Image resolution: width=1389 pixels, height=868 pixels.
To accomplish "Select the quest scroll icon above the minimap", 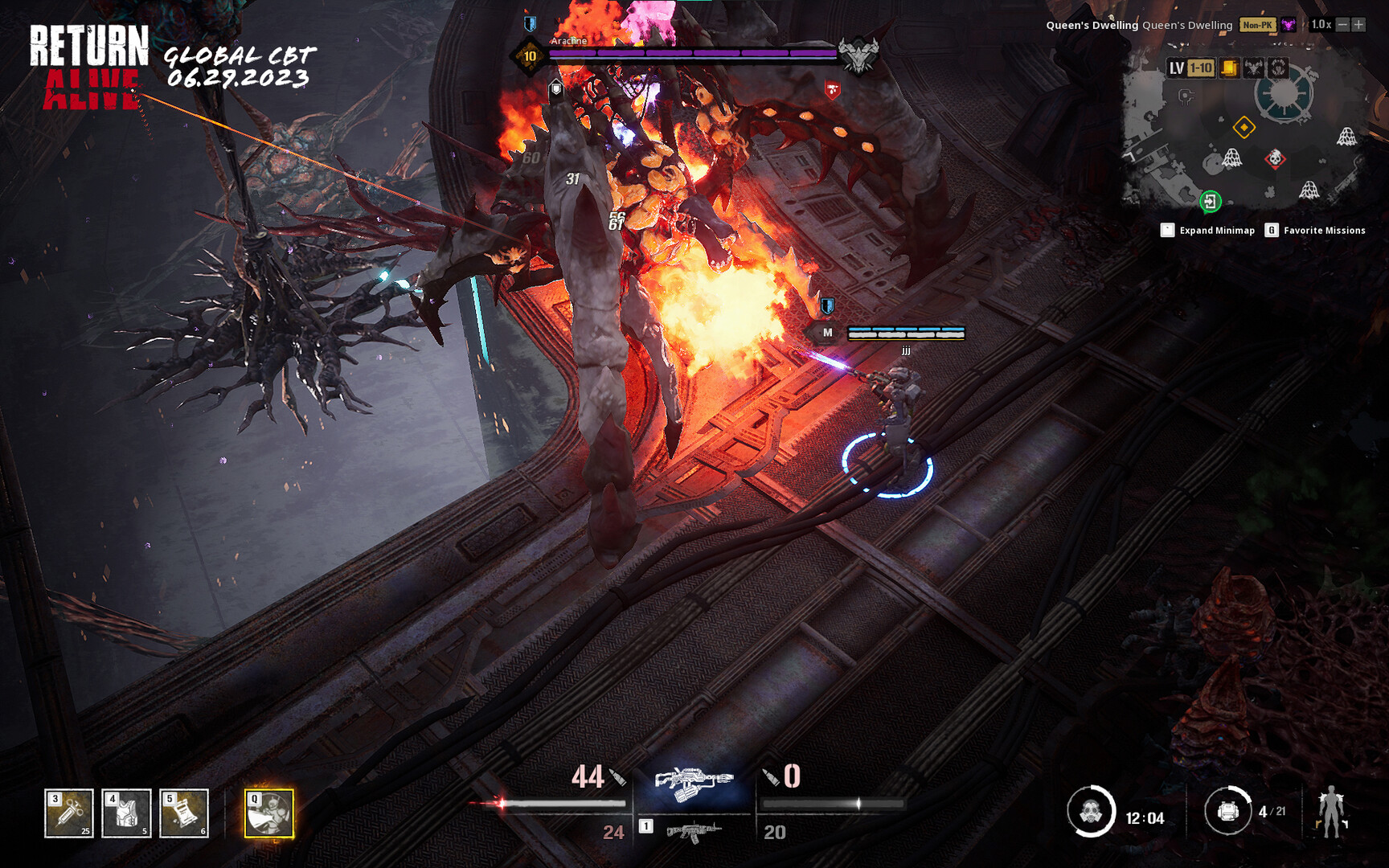I will pos(1229,69).
